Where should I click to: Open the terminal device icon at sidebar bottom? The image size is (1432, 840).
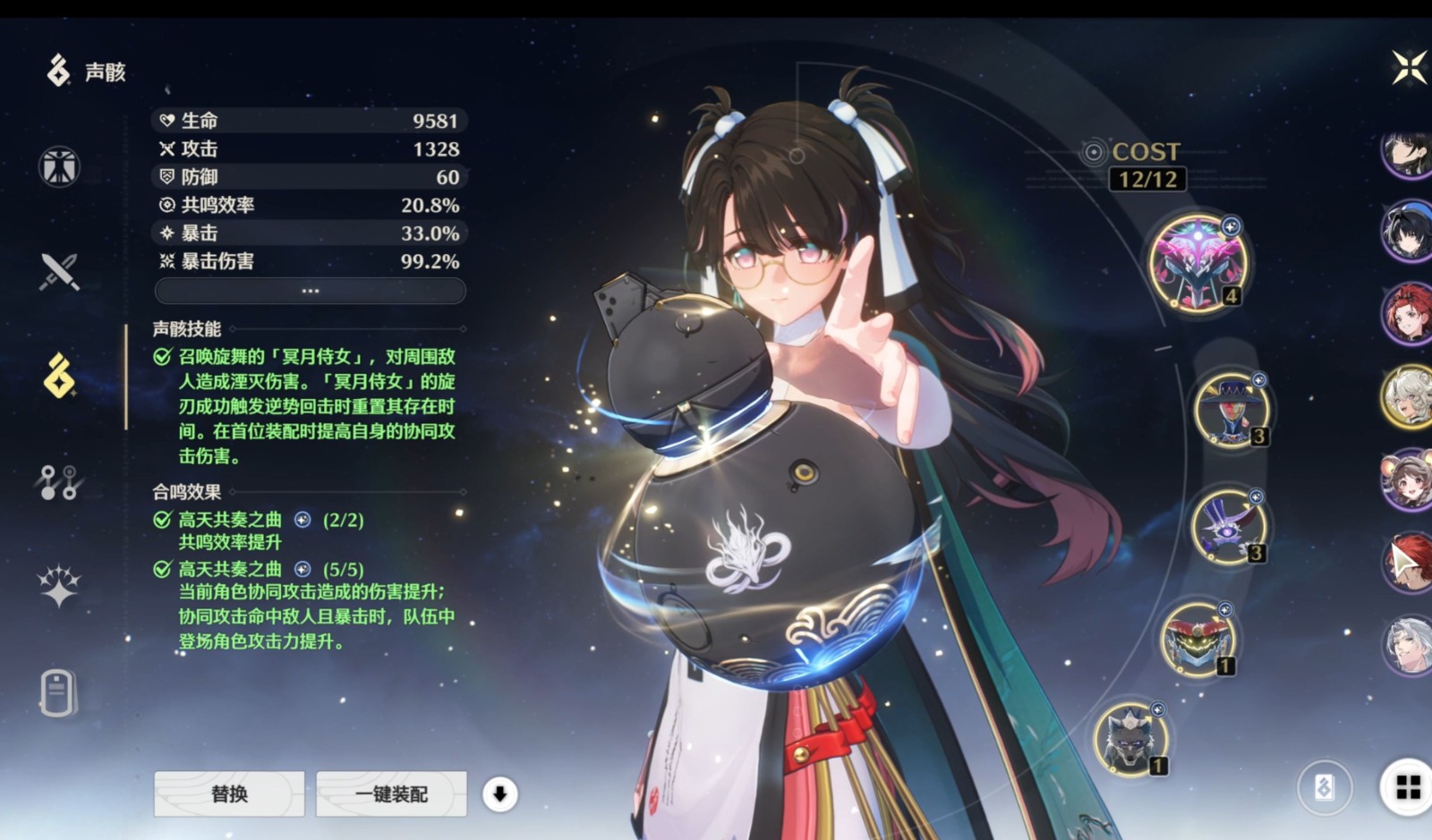[x=57, y=694]
